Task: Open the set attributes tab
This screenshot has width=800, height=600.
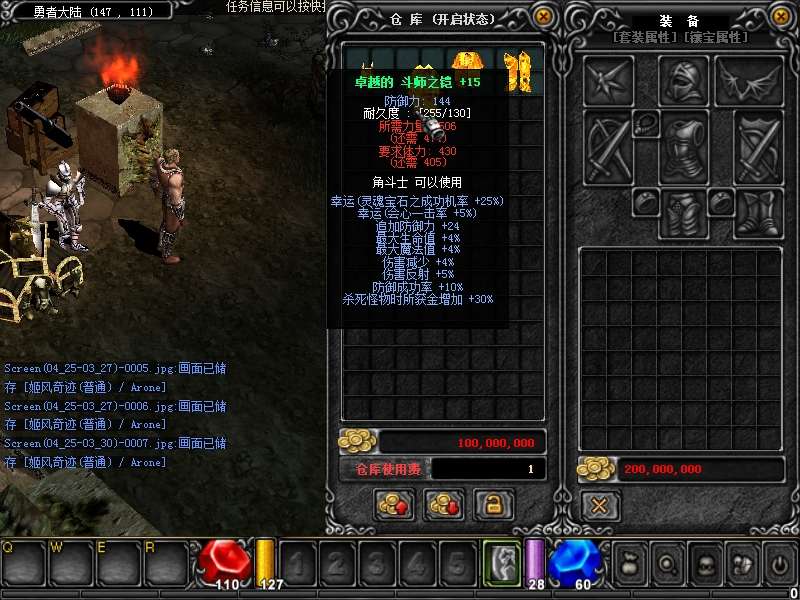Action: click(x=647, y=37)
